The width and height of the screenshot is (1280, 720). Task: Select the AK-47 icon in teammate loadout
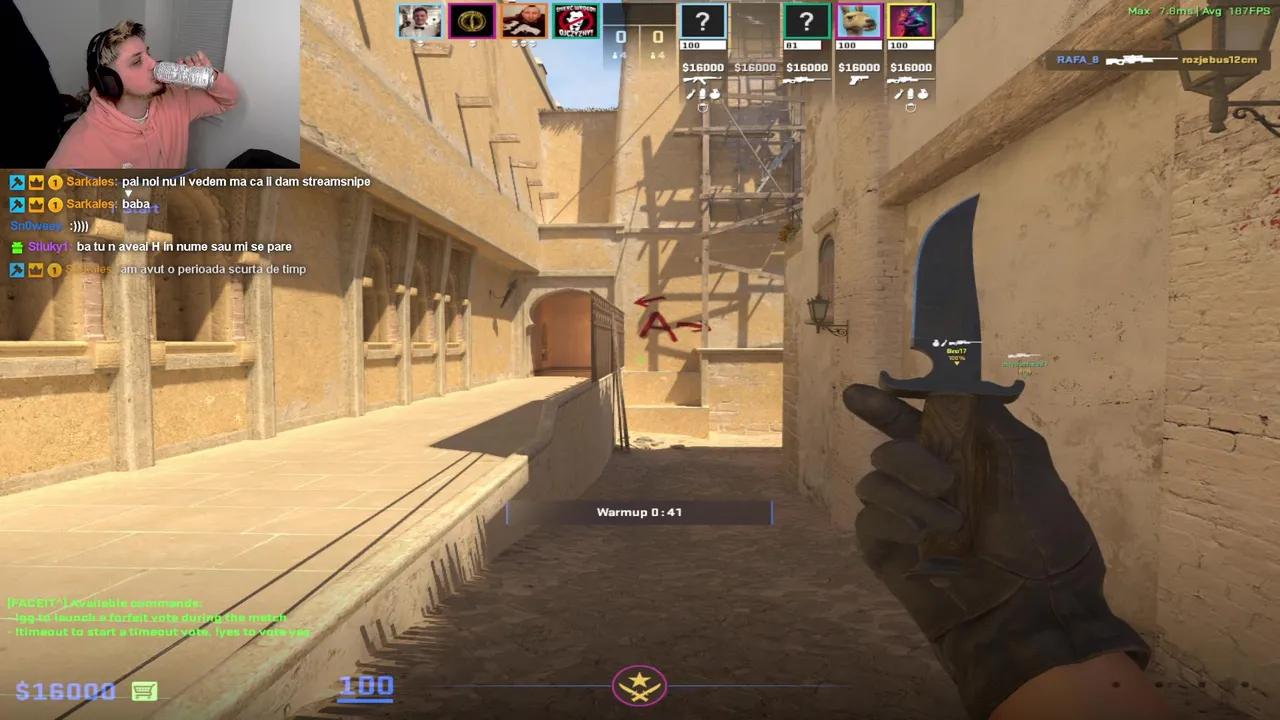tap(704, 80)
